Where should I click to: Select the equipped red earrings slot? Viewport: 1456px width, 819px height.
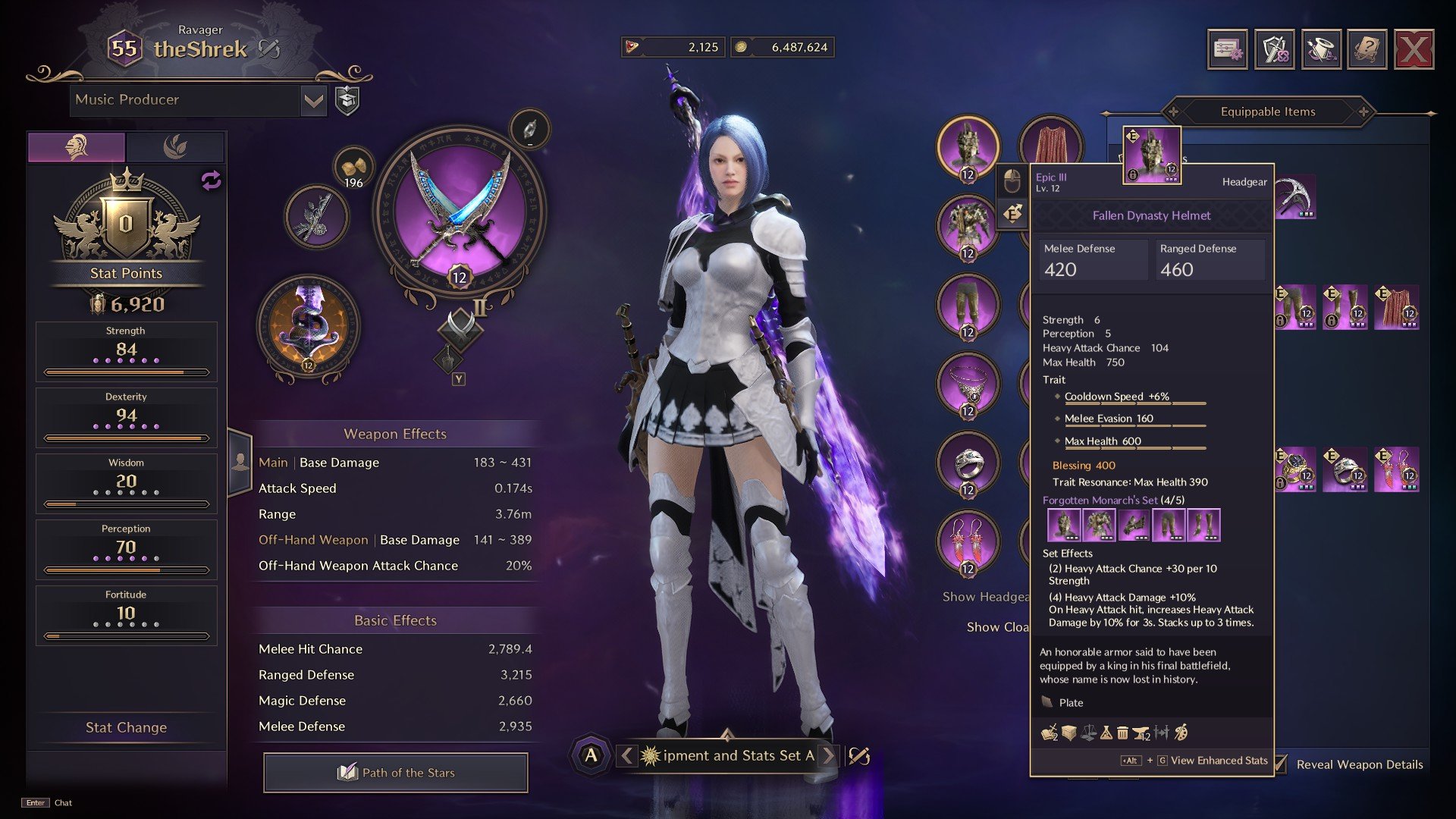(968, 541)
